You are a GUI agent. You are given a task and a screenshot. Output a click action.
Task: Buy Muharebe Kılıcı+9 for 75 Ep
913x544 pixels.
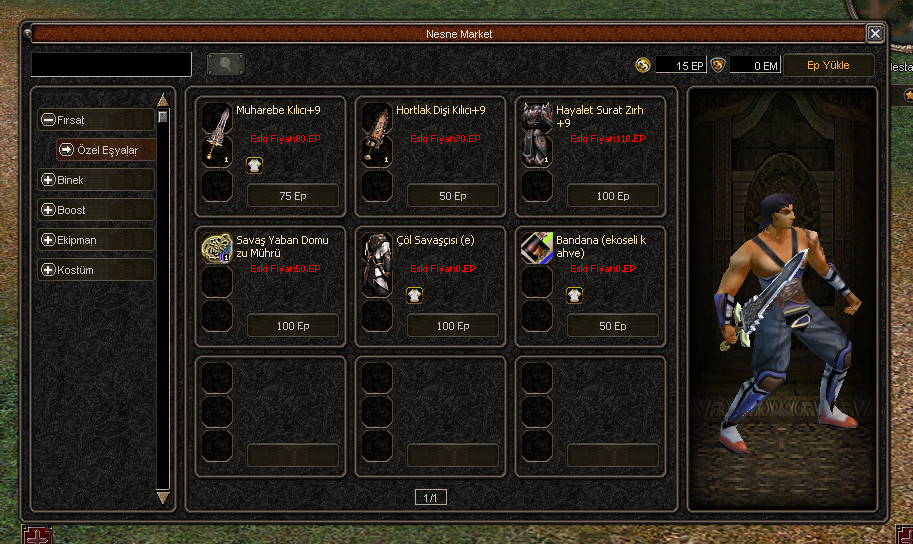coord(293,196)
